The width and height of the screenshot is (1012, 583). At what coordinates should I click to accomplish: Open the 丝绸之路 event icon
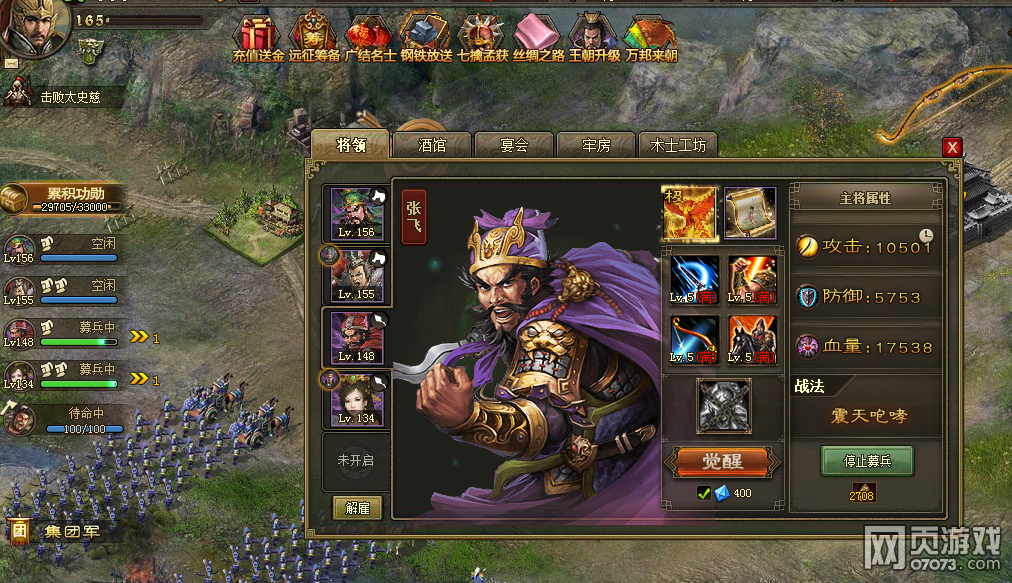click(540, 38)
